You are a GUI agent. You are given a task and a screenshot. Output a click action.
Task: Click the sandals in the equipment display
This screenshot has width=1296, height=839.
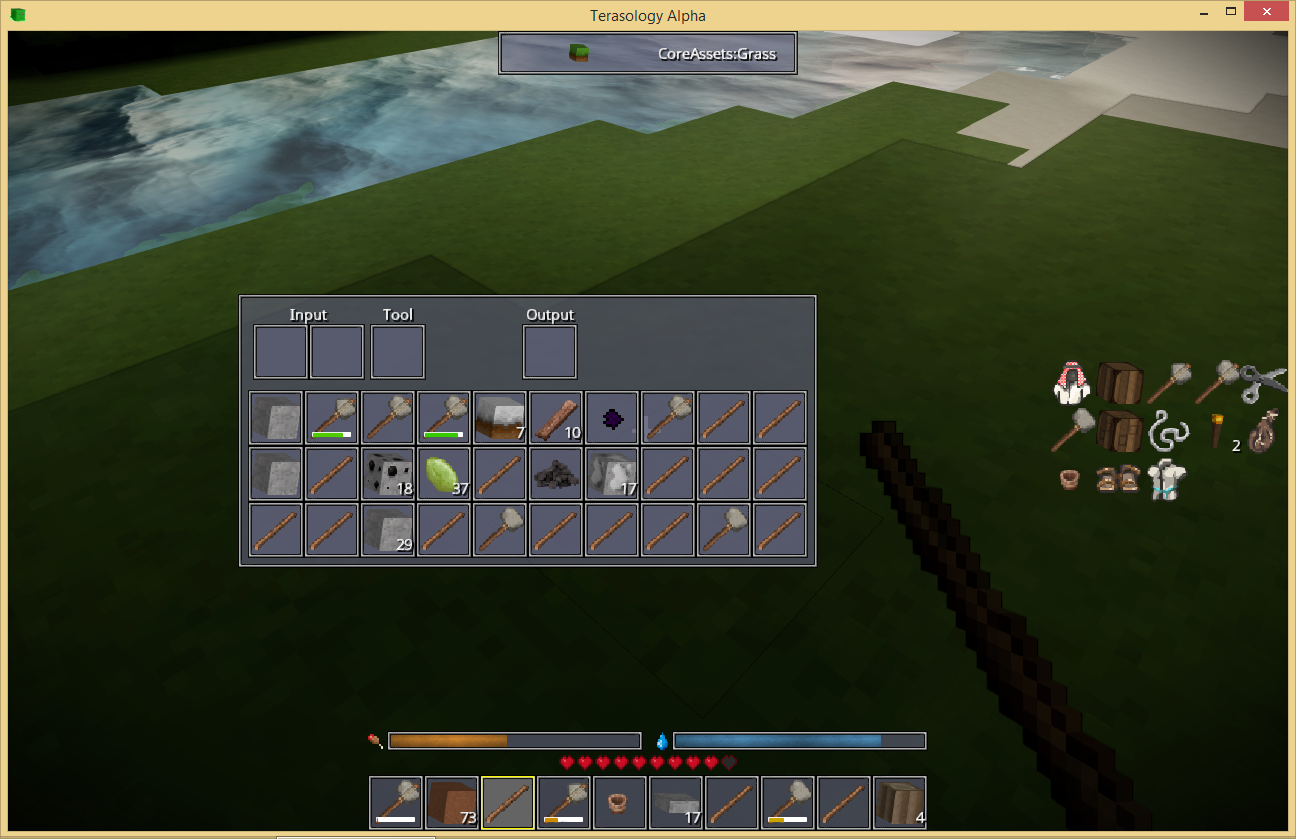click(x=1119, y=481)
